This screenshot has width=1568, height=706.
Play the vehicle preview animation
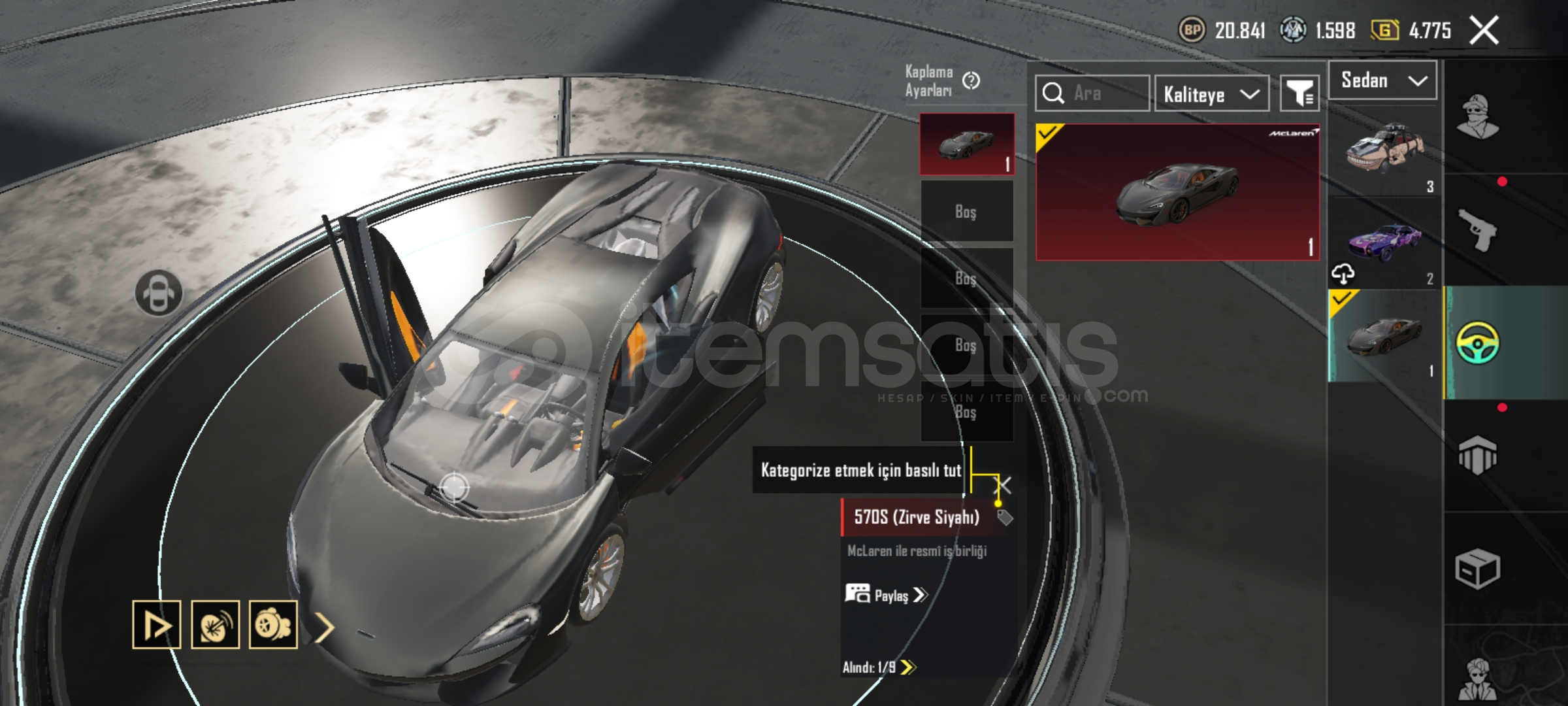coord(157,625)
